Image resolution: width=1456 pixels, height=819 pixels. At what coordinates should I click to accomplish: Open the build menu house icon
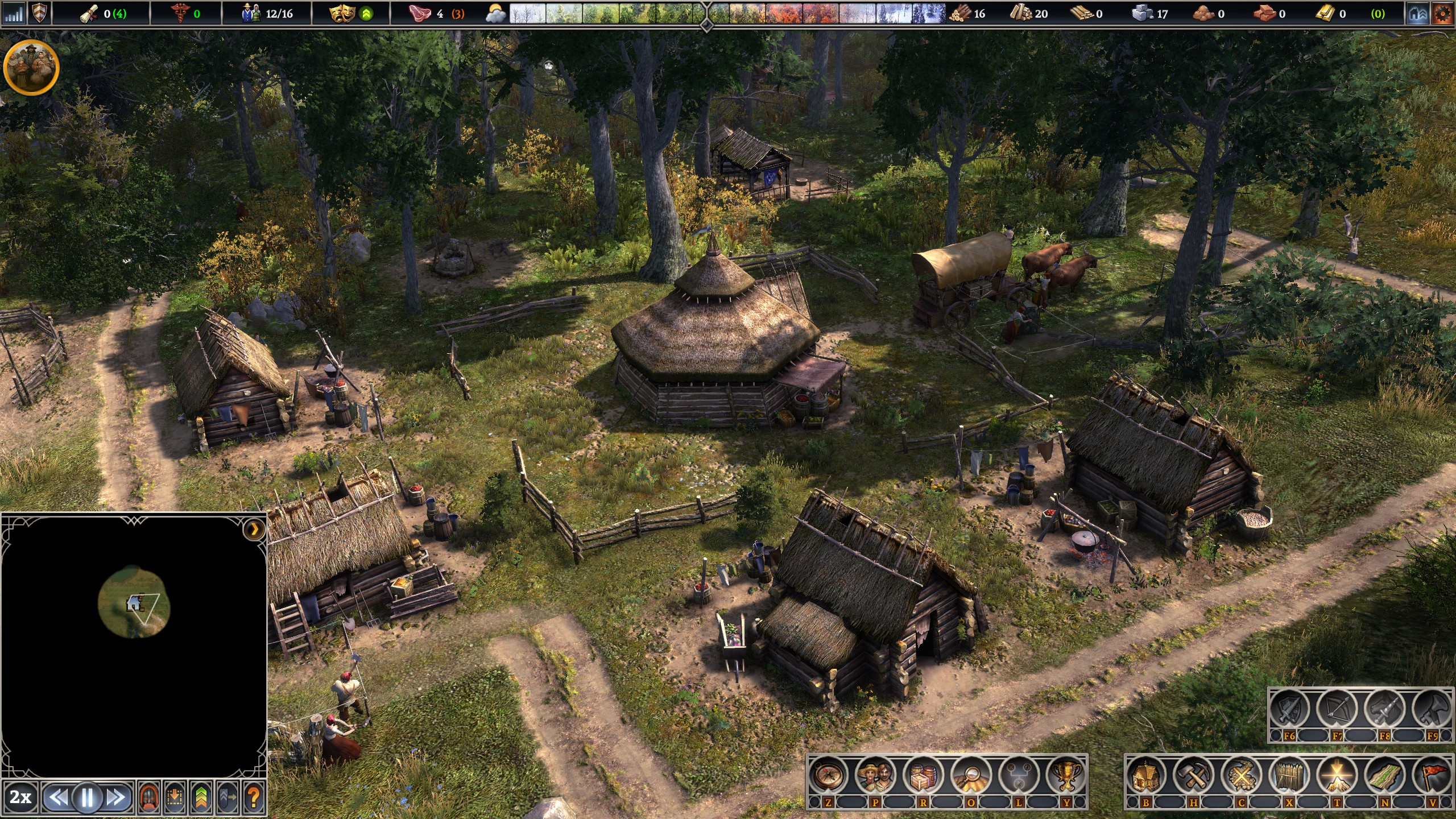point(1145,776)
